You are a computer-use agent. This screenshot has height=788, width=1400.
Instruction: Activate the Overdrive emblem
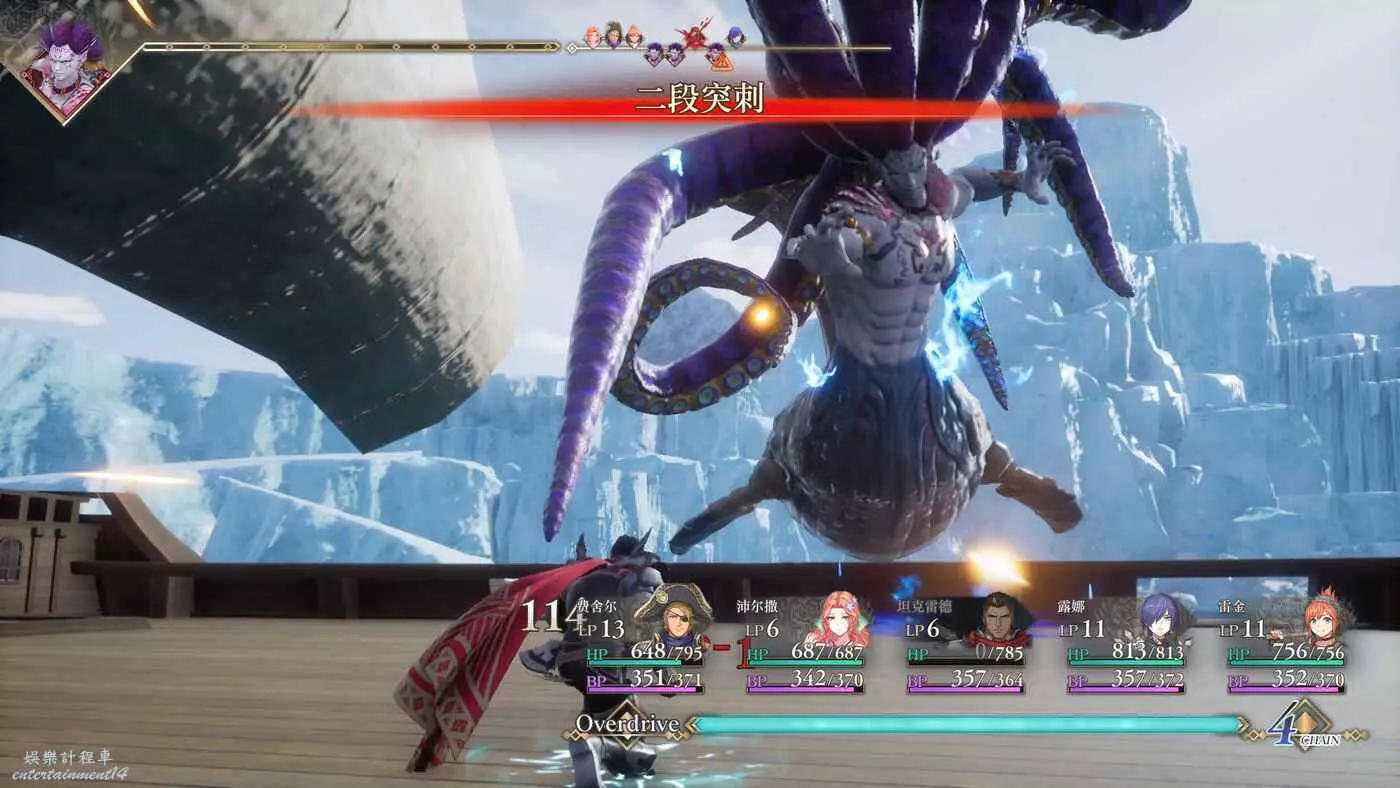point(626,724)
